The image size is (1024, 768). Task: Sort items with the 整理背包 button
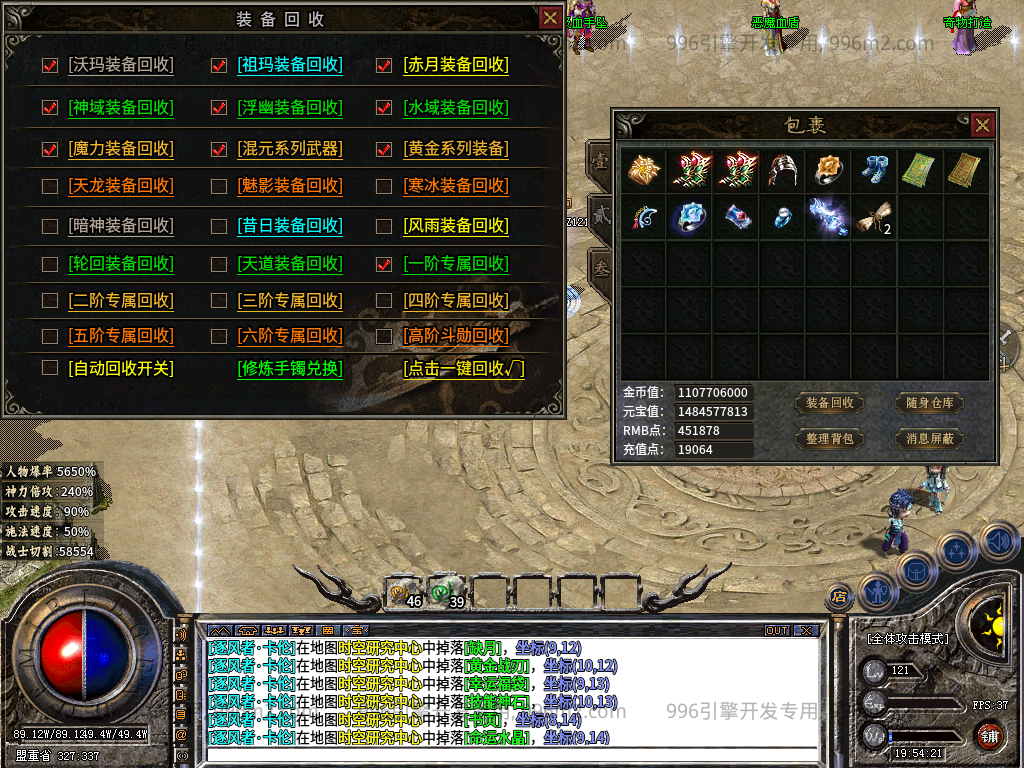829,438
